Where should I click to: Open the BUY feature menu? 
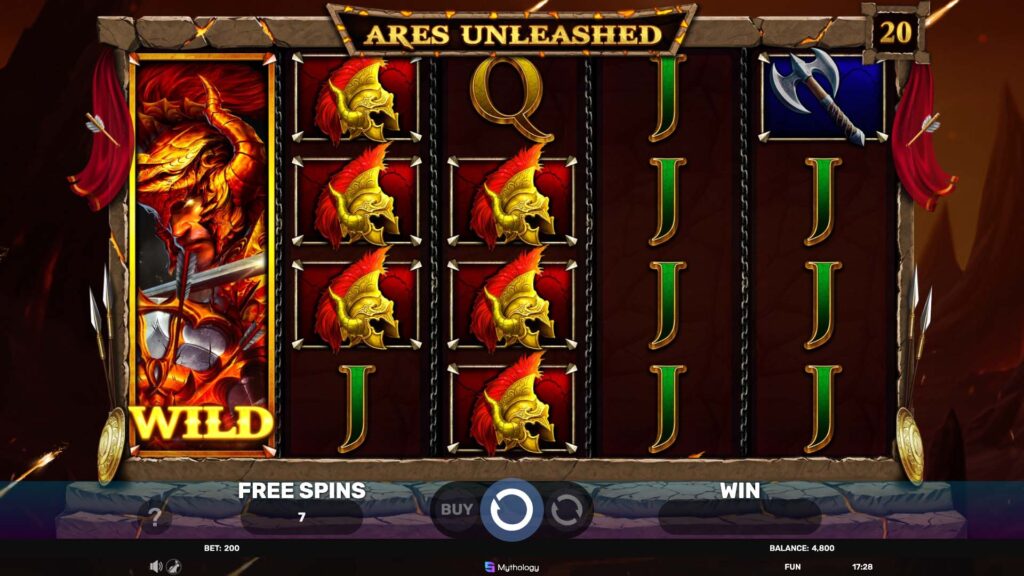coord(457,509)
